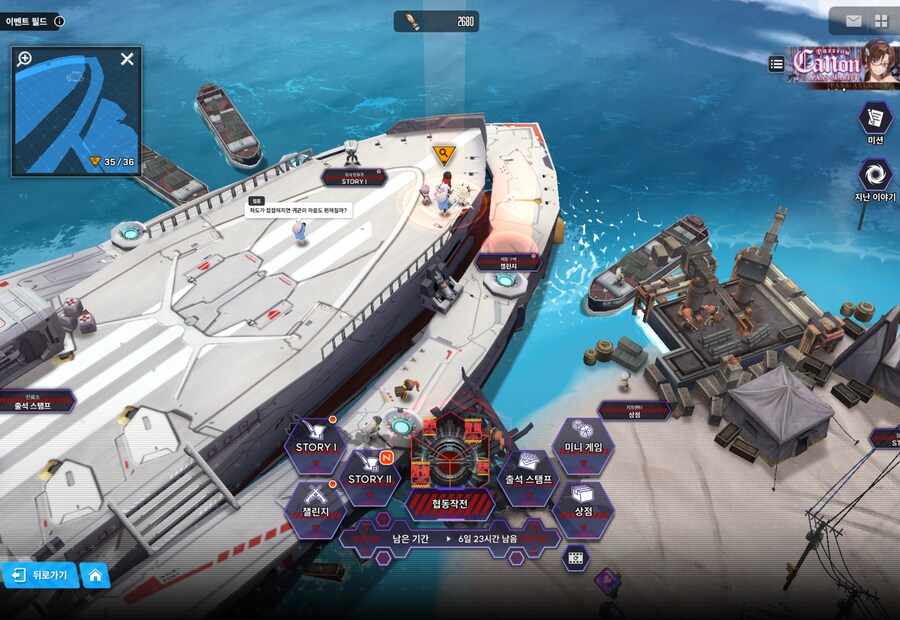Start the 협동작전 co-op operation

pyautogui.click(x=449, y=468)
